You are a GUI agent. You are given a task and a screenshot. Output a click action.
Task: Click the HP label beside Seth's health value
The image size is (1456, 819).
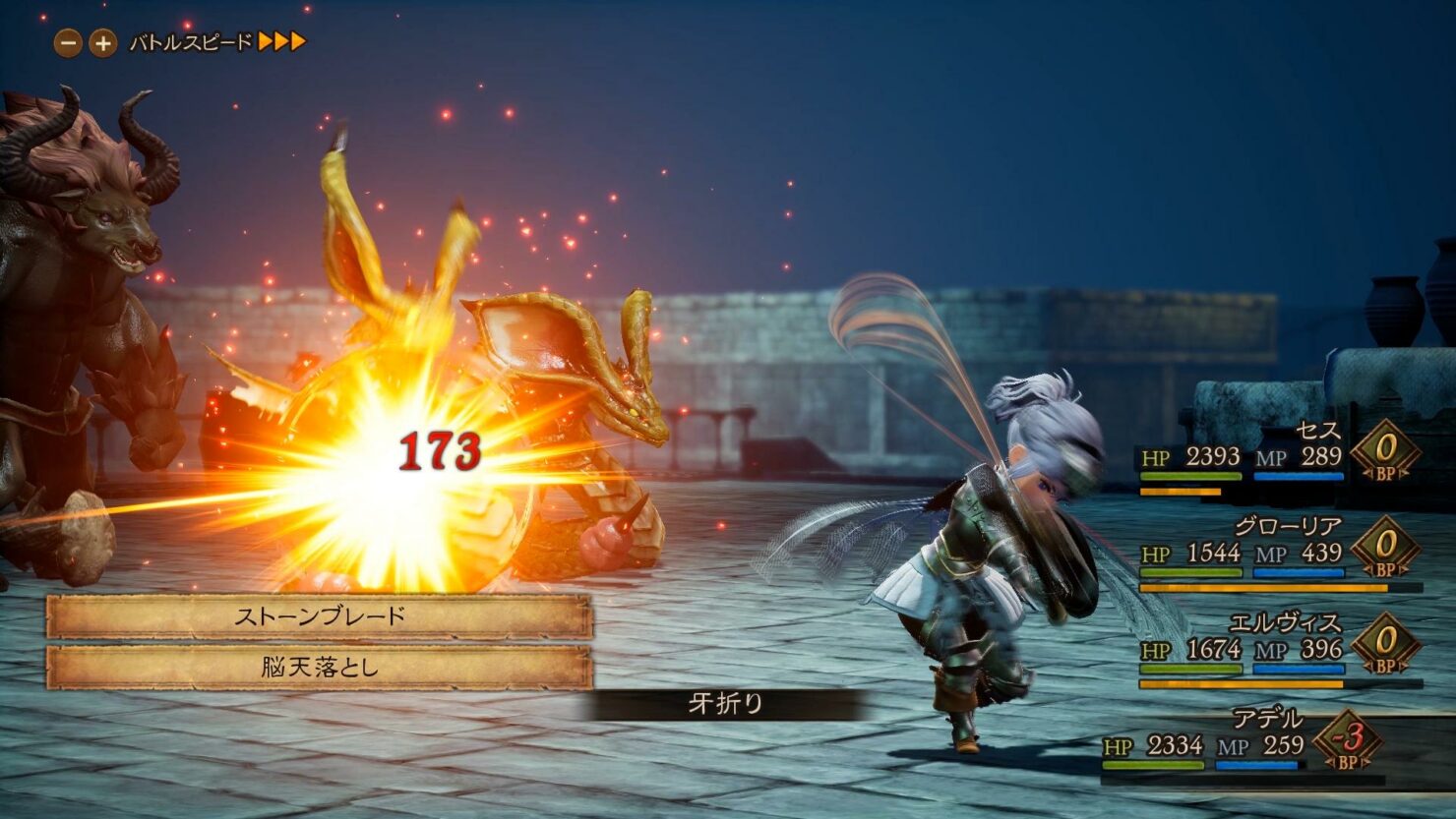point(1156,457)
